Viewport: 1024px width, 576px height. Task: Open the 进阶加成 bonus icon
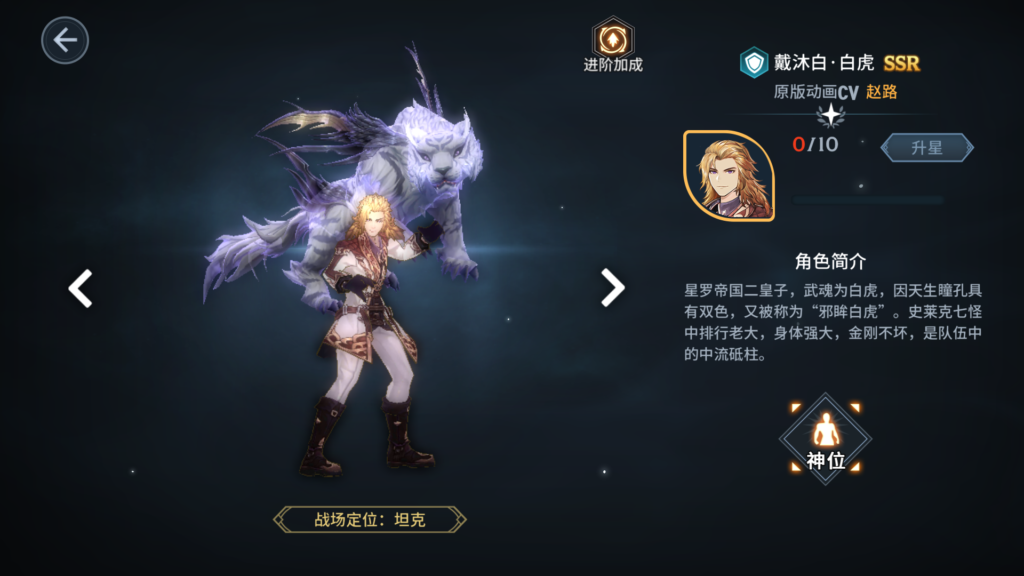tap(612, 39)
